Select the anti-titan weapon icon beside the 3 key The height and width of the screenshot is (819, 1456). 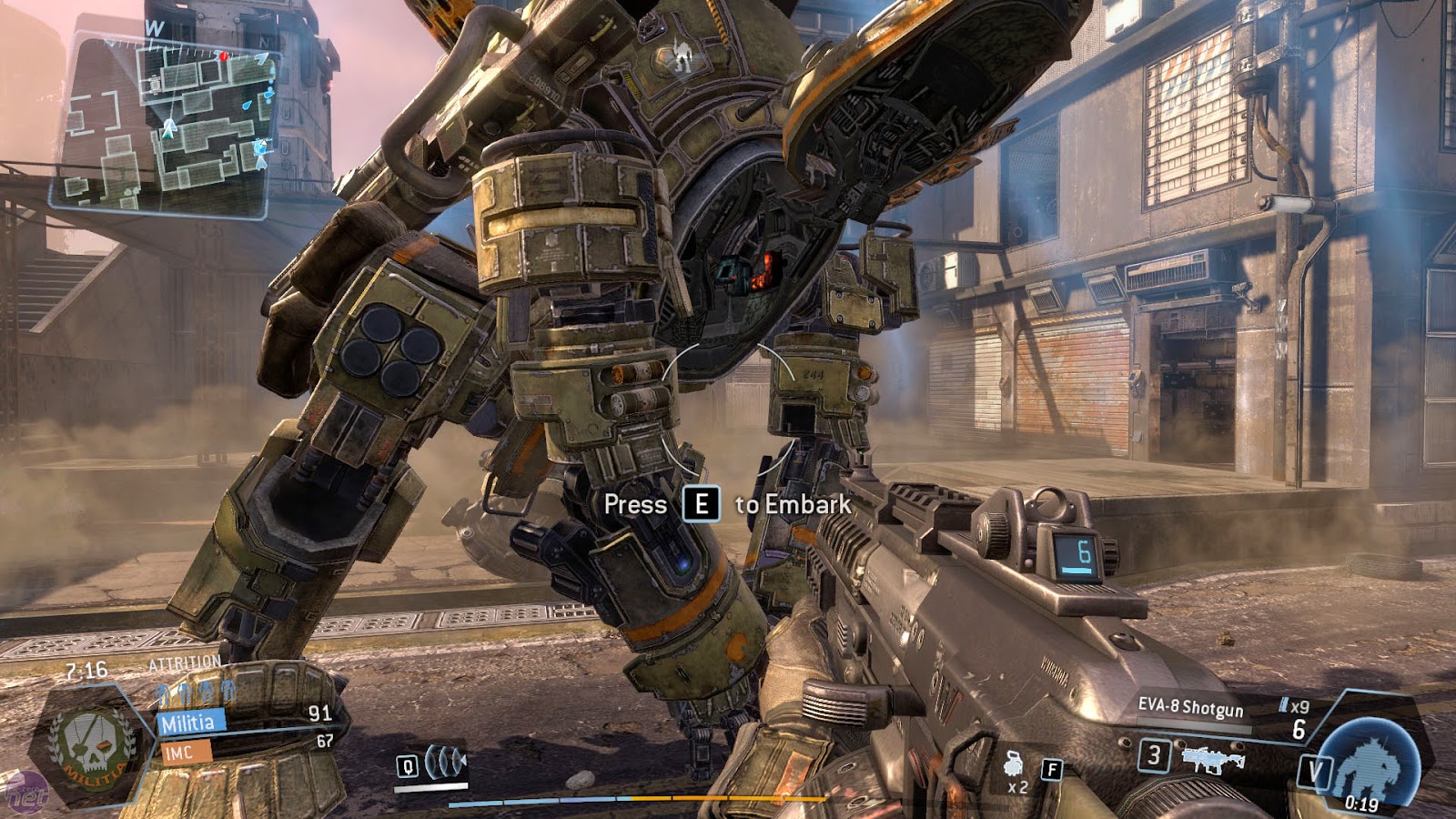(x=1212, y=758)
